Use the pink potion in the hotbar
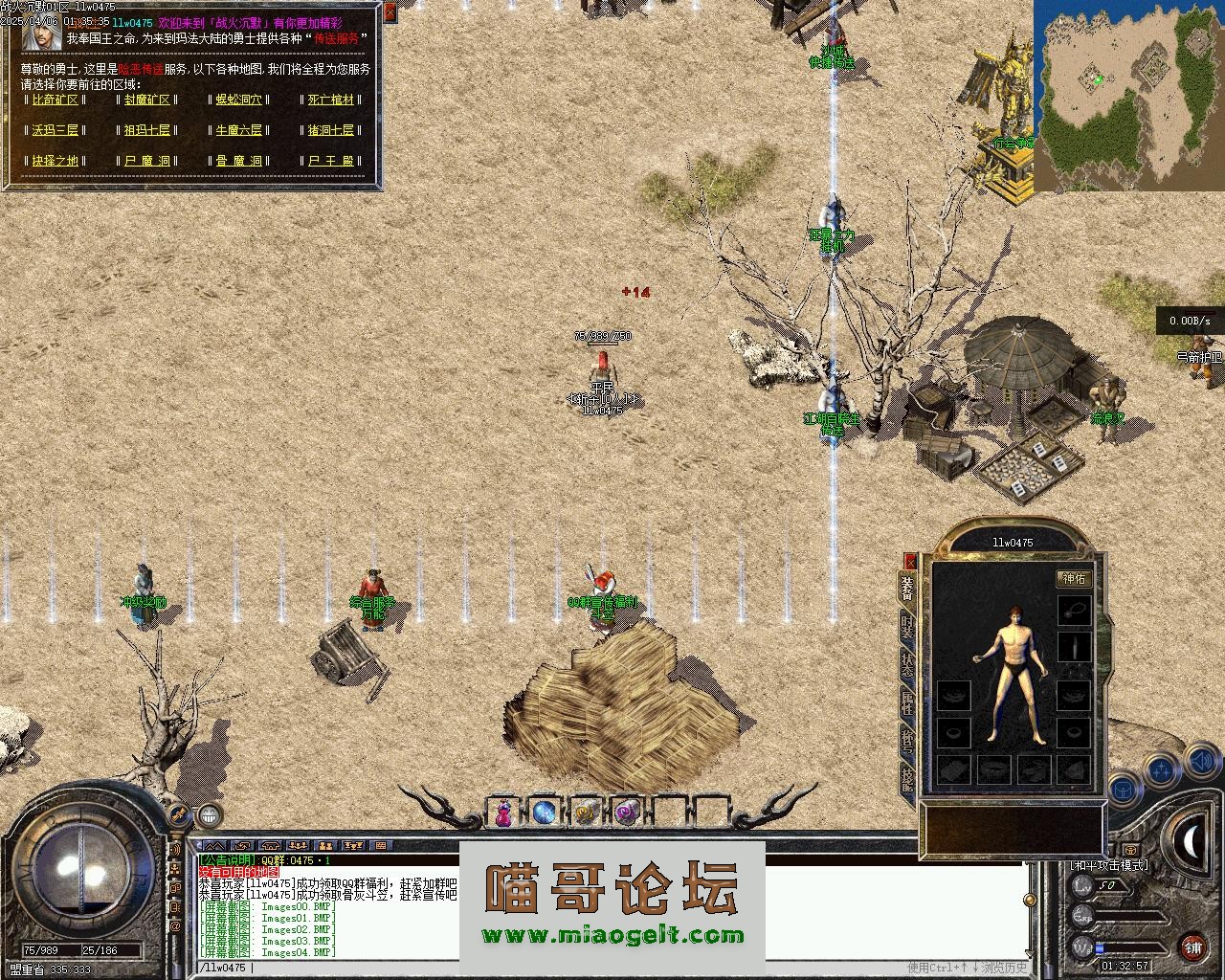 coord(503,813)
